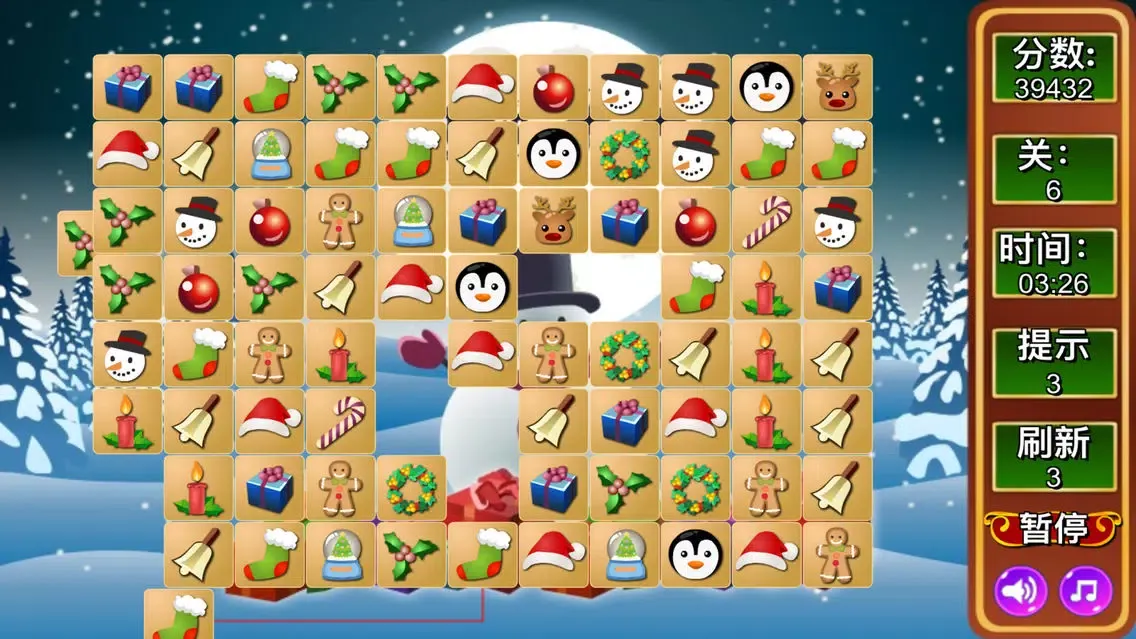The height and width of the screenshot is (639, 1136).
Task: Toggle sound effects with the speaker icon
Action: click(1020, 591)
